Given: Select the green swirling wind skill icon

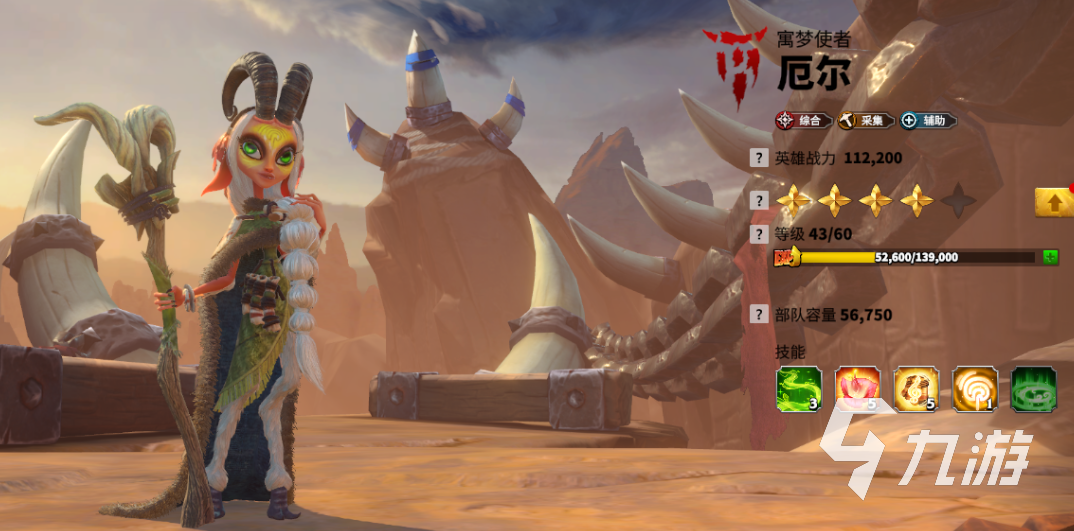Looking at the screenshot, I should (x=799, y=389).
